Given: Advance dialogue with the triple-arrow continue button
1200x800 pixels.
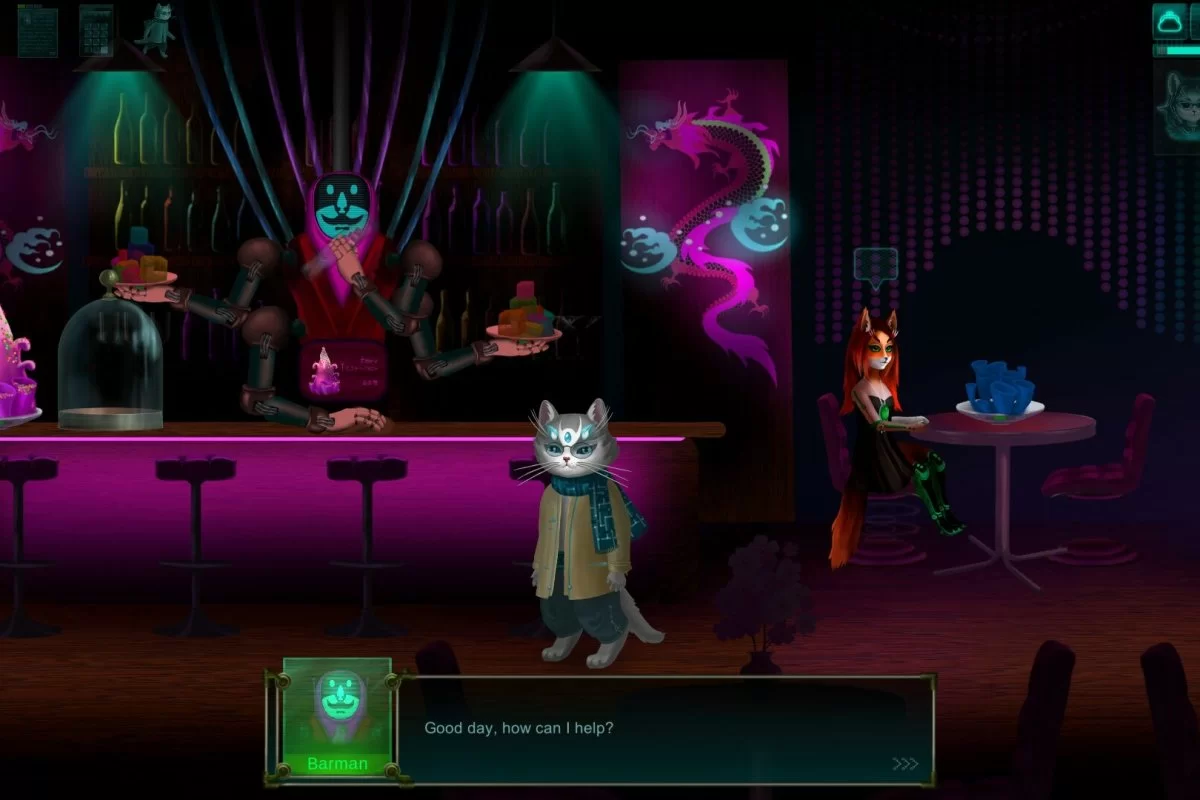Looking at the screenshot, I should click(x=905, y=764).
